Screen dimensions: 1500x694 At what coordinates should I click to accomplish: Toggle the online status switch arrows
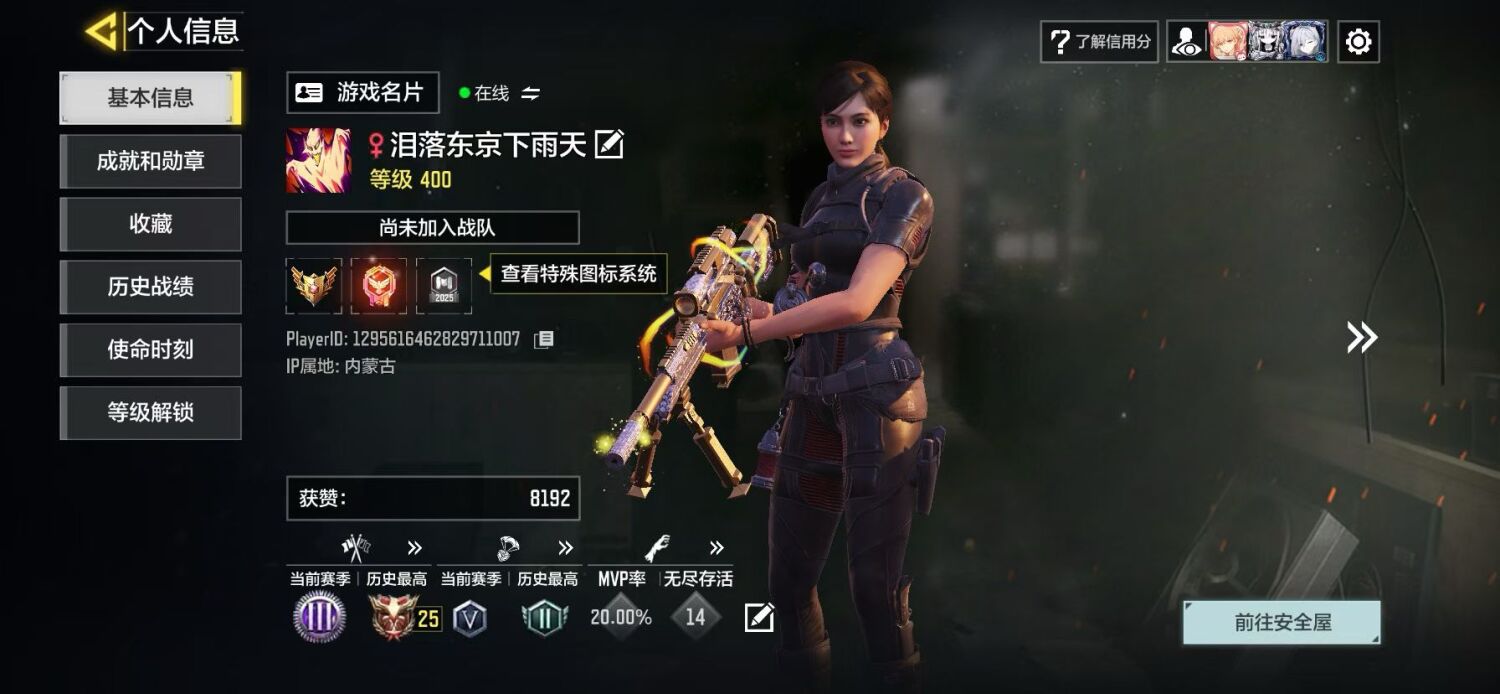coord(531,93)
